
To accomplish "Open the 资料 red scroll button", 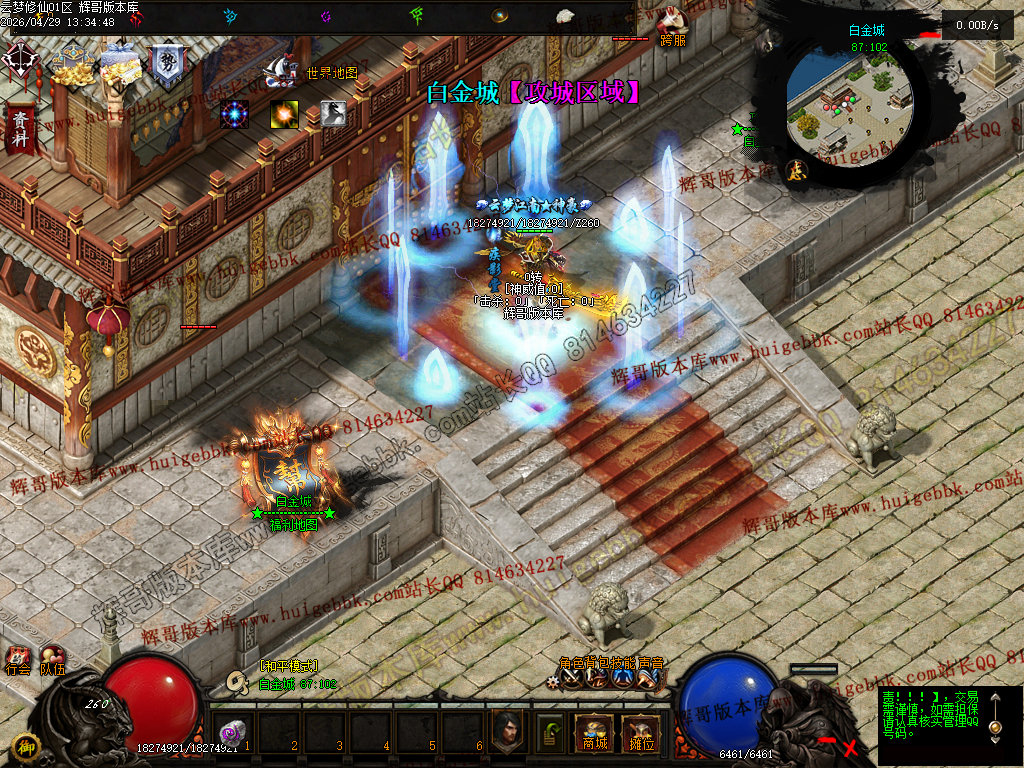I will tap(20, 128).
